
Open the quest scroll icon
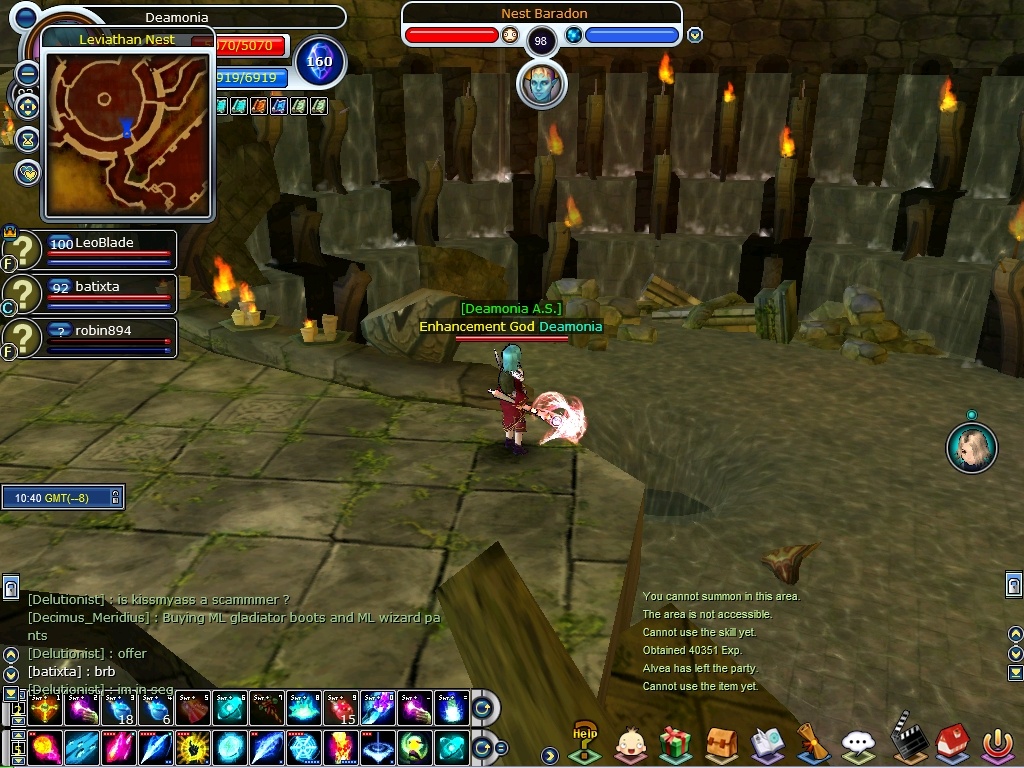coord(812,743)
